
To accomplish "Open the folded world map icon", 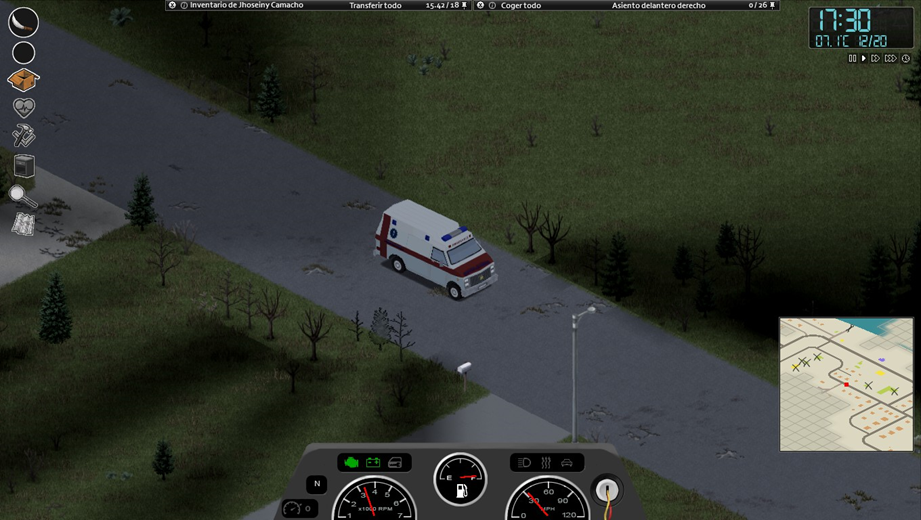I will pyautogui.click(x=23, y=225).
